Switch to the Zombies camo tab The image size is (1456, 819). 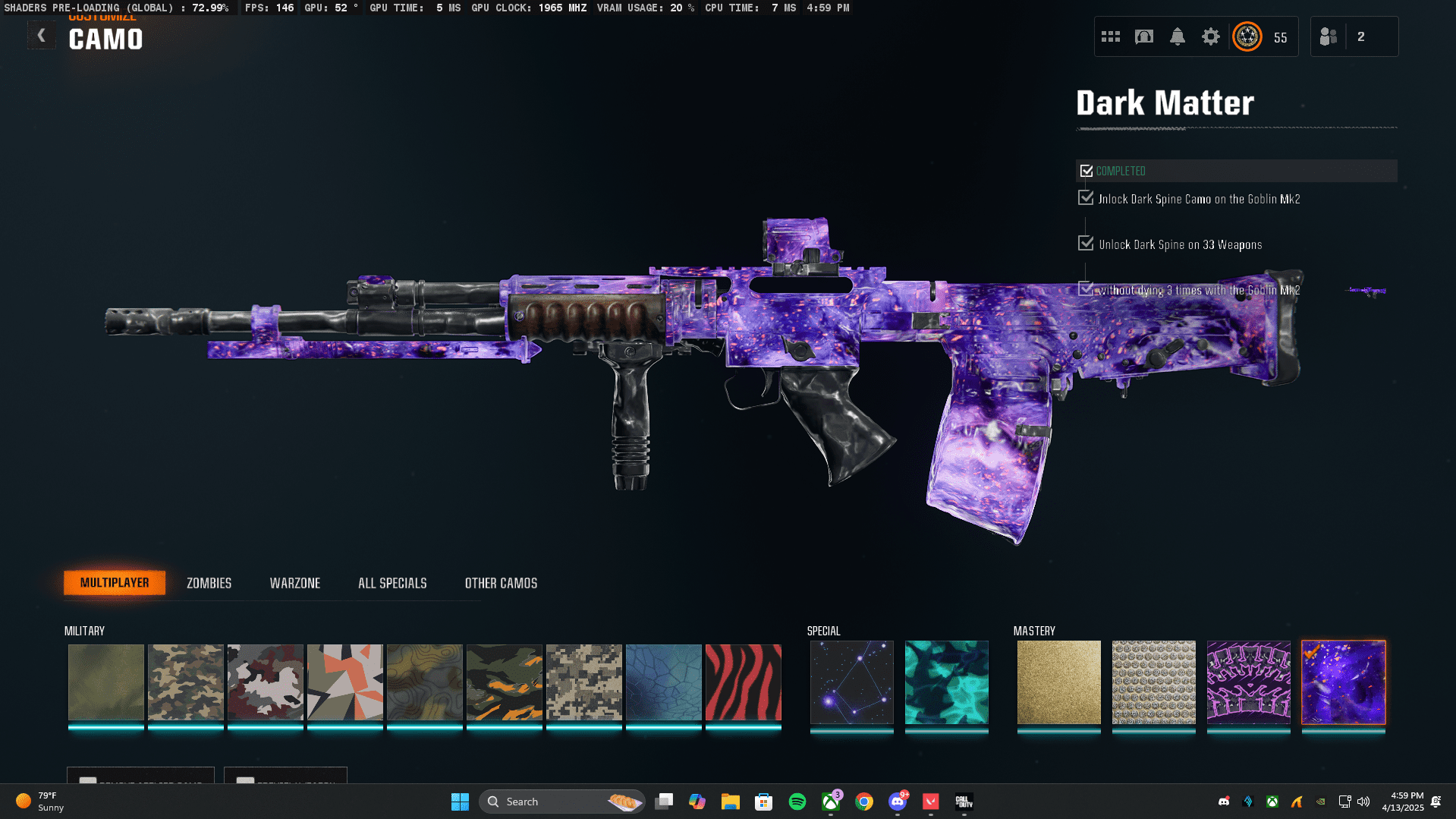tap(209, 583)
